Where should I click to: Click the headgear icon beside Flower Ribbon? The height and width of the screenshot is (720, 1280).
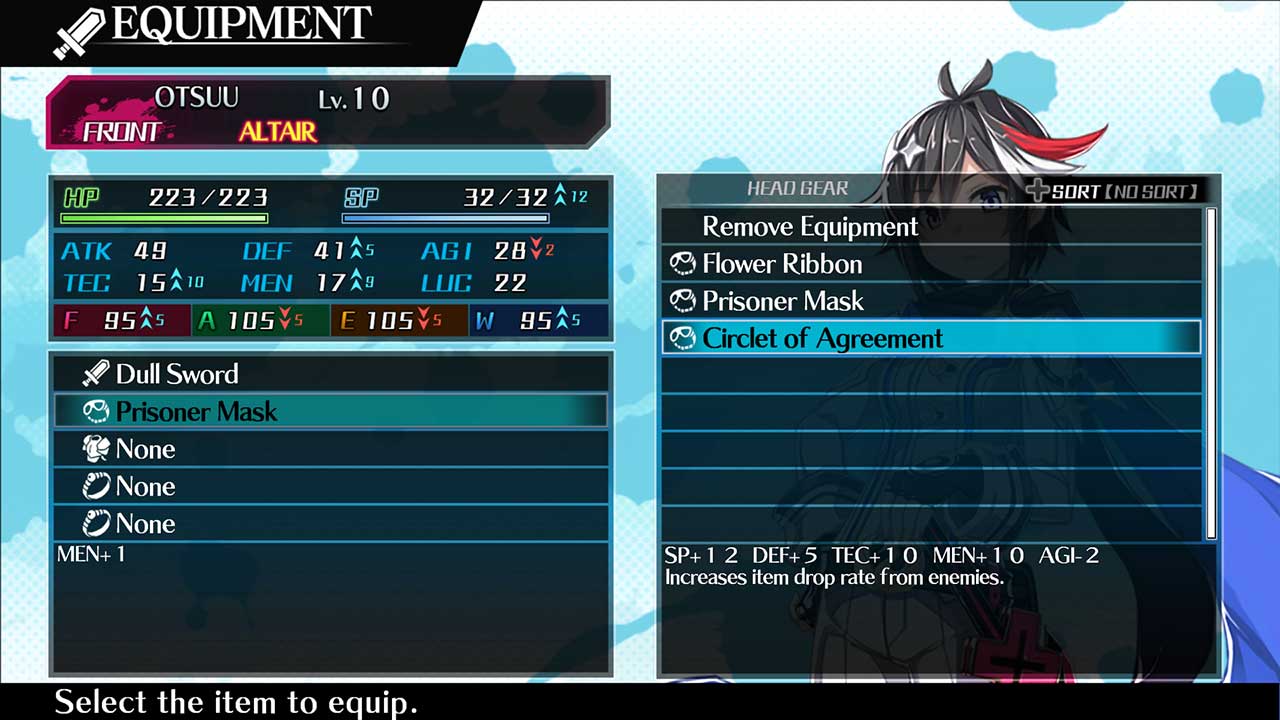click(683, 264)
